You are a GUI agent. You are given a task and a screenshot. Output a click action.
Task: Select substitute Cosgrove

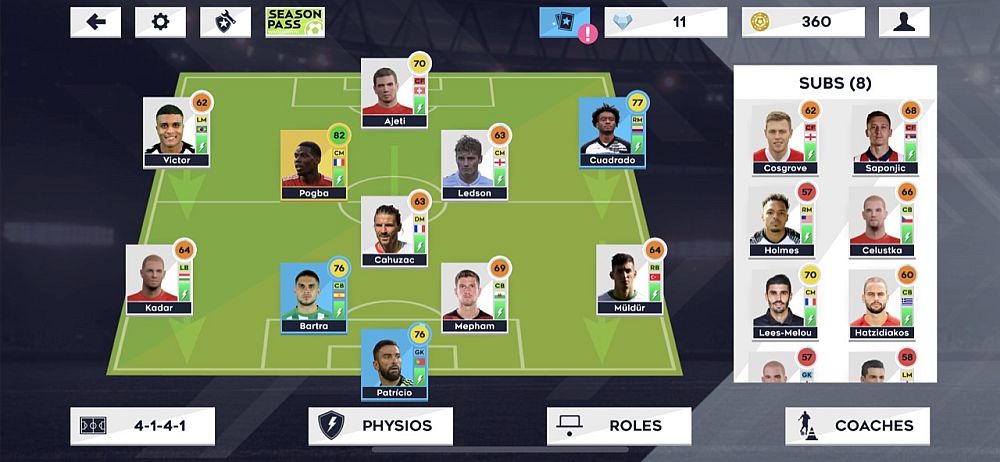click(784, 139)
